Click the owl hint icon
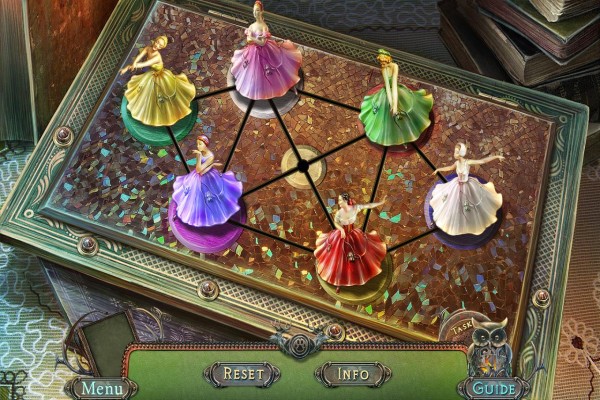The height and width of the screenshot is (400, 600). point(492,347)
